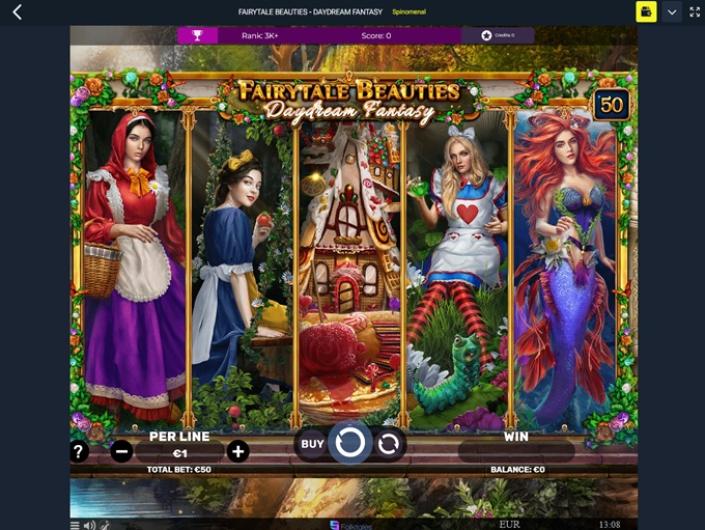Toggle the sound speaker icon

click(x=89, y=524)
